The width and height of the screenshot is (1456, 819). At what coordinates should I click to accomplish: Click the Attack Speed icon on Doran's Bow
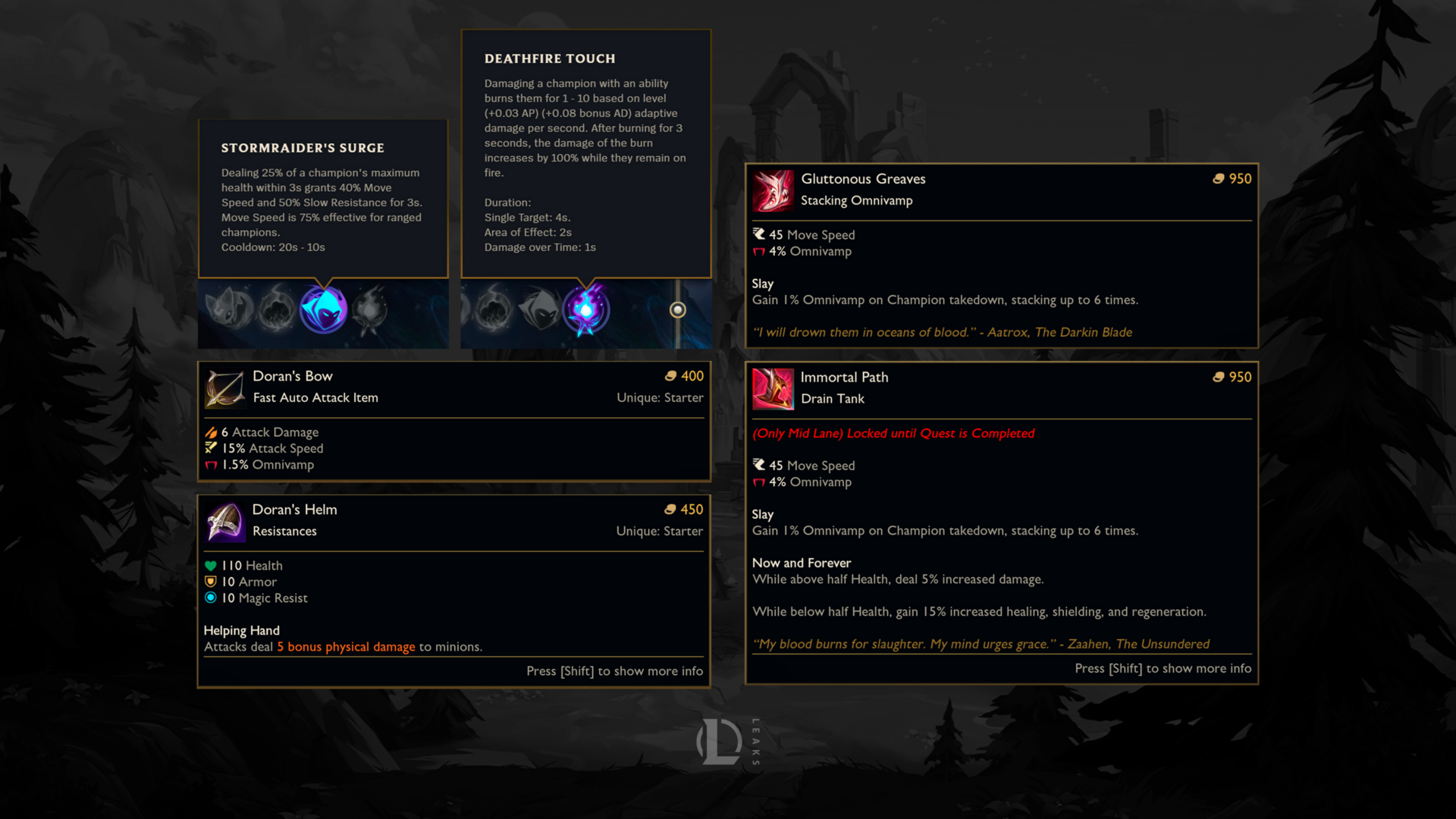(212, 448)
